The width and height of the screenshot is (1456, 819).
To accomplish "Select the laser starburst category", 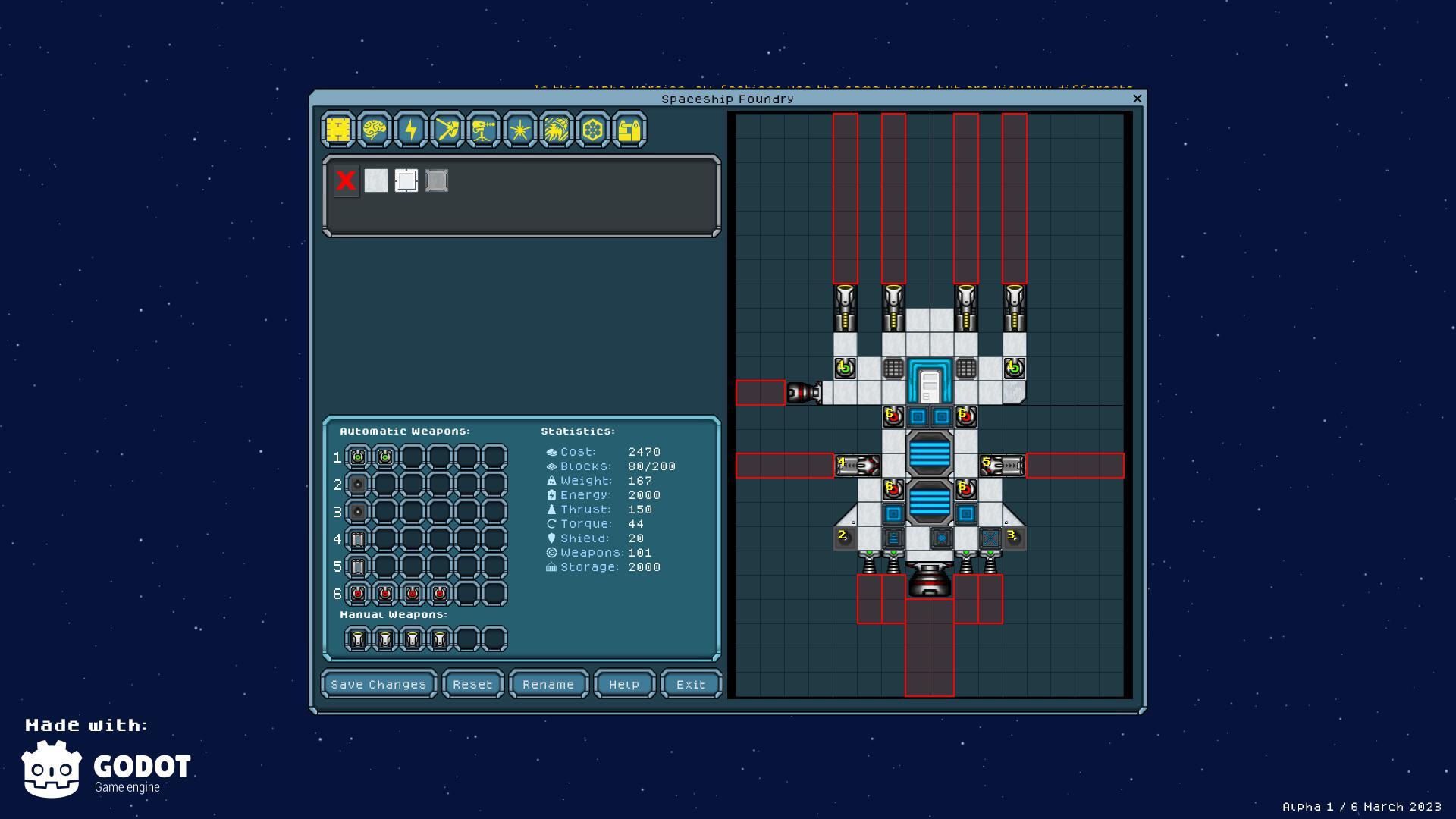I will (520, 130).
